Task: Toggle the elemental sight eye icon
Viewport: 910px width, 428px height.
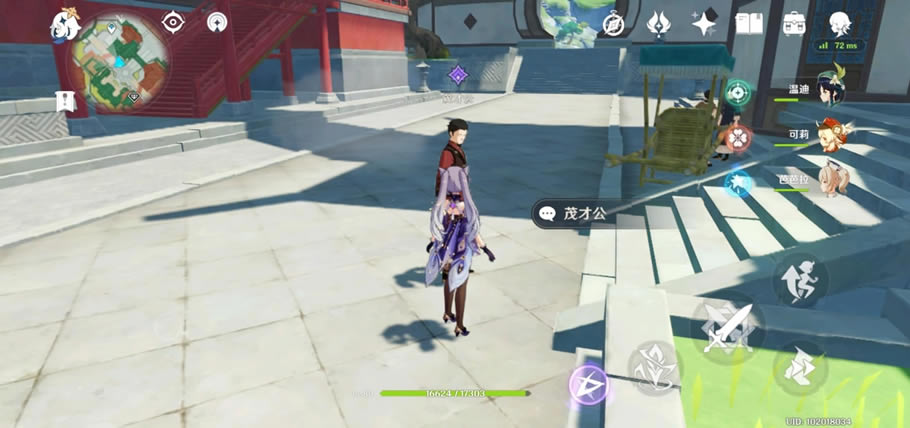Action: coord(174,21)
